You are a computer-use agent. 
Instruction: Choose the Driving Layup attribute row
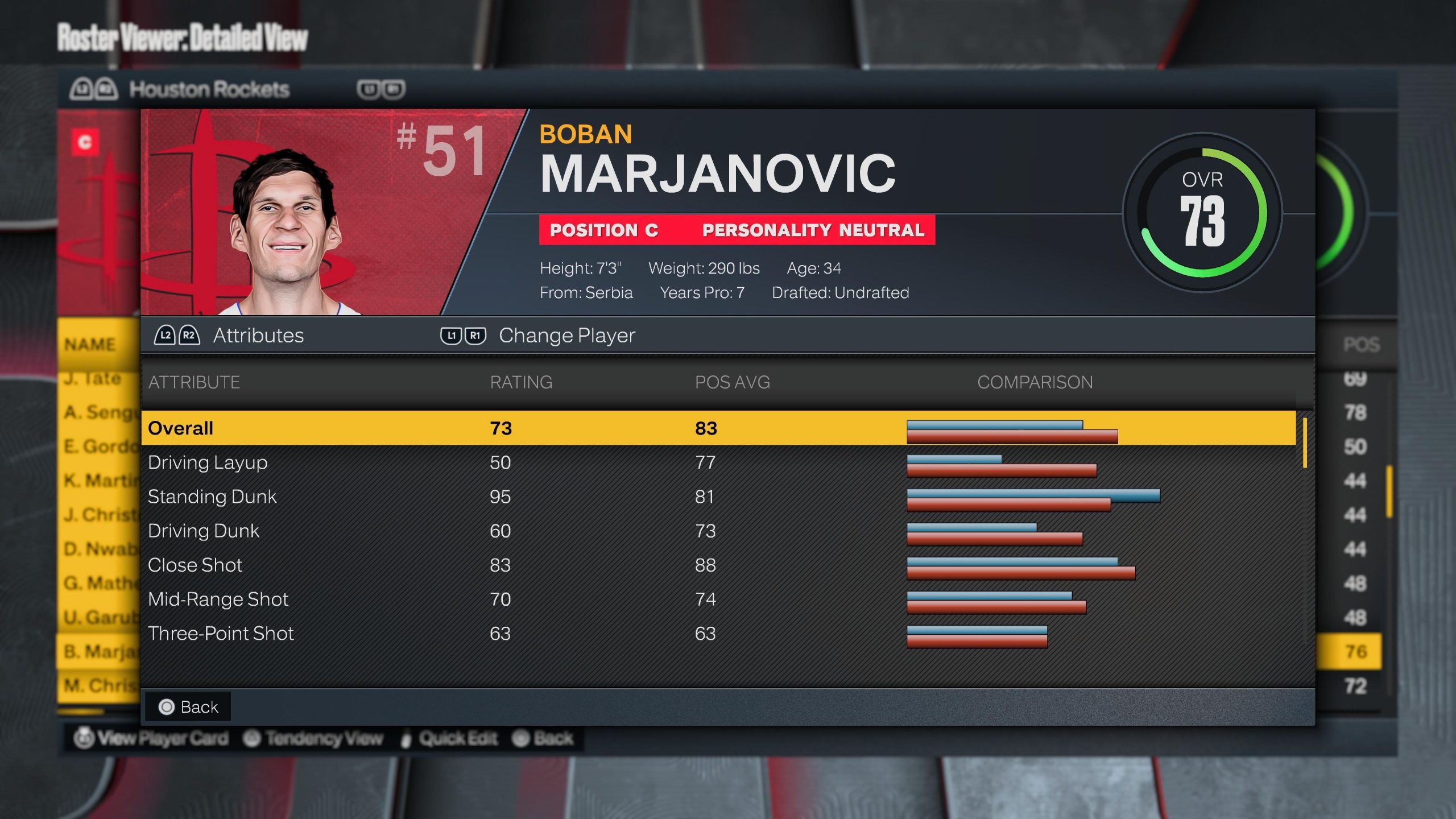point(718,462)
